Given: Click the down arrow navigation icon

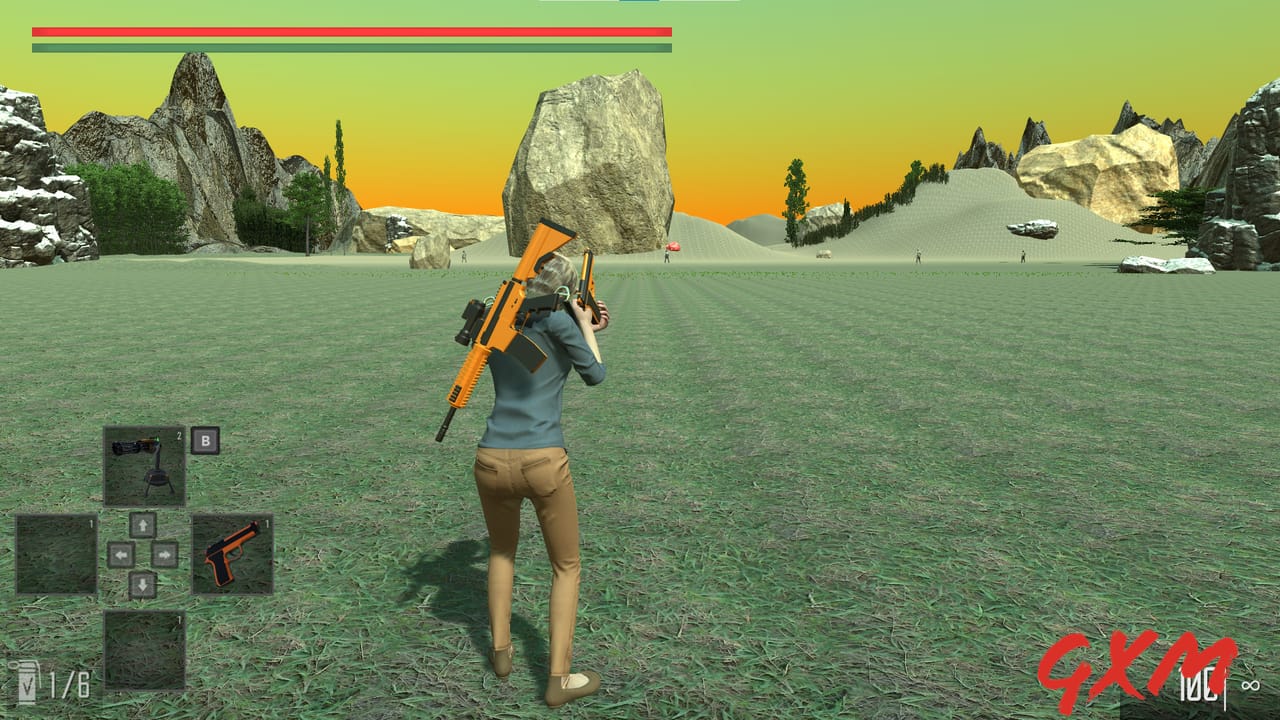Looking at the screenshot, I should coord(143,584).
